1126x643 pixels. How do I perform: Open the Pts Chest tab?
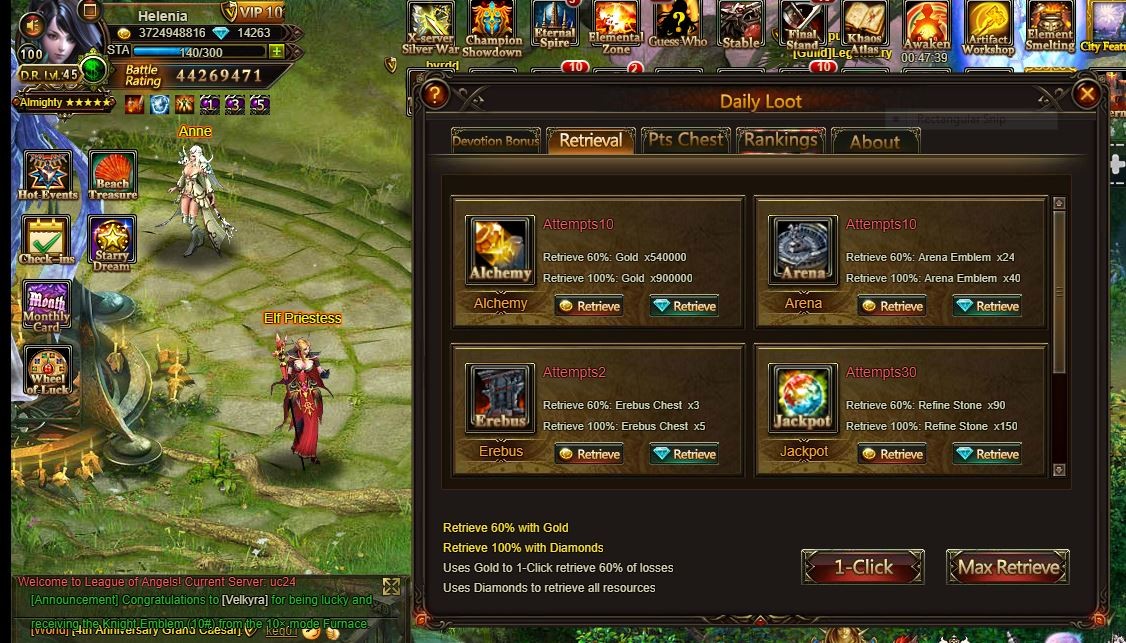(x=685, y=140)
